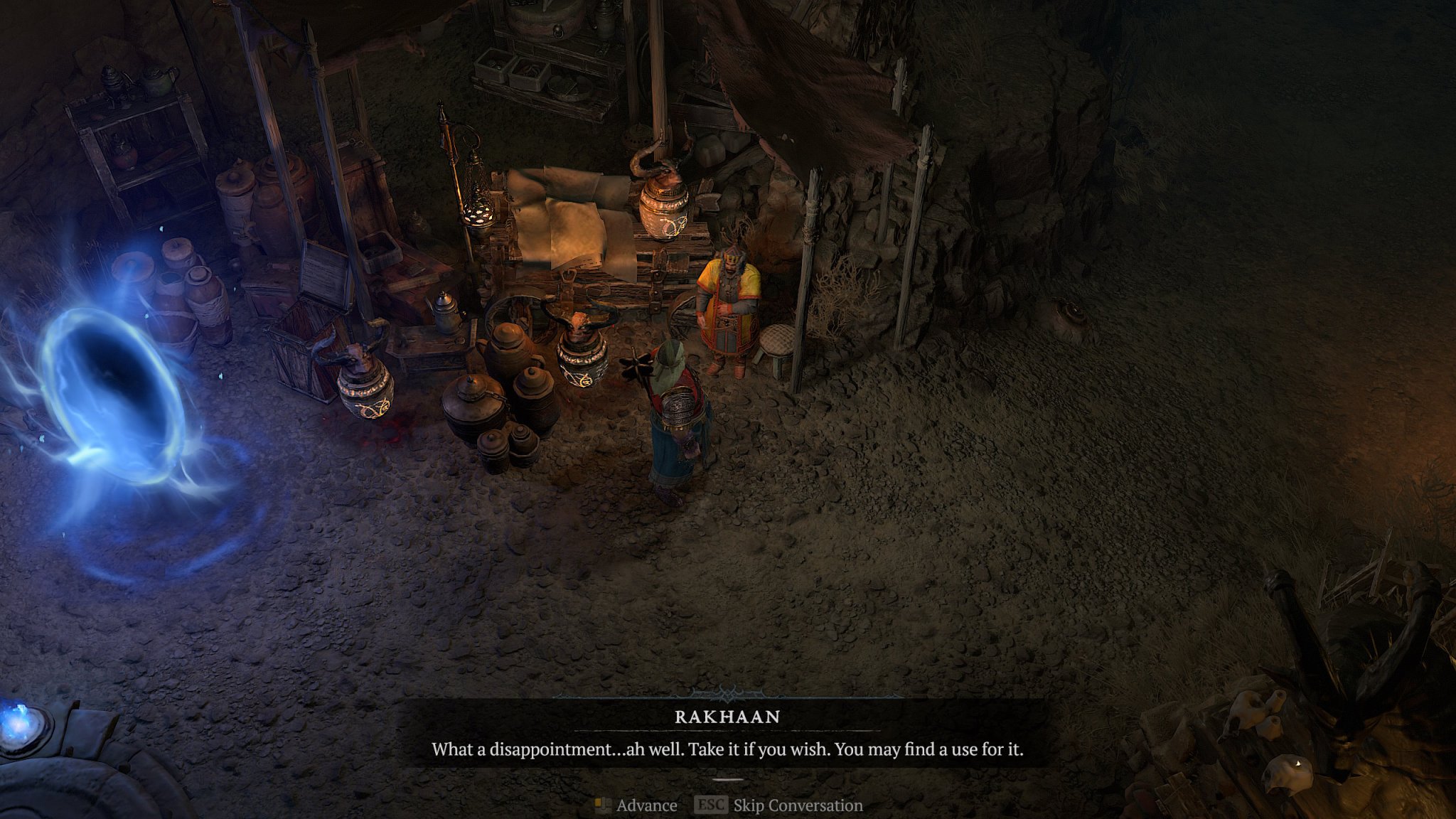
Task: Click the mouse-button Advance prompt icon
Action: (x=603, y=805)
